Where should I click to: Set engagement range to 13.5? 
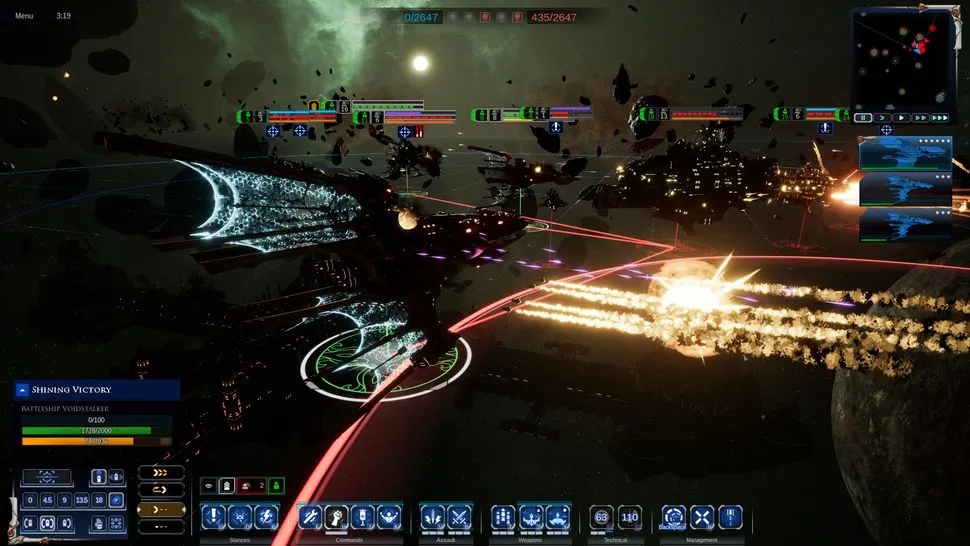pos(82,500)
